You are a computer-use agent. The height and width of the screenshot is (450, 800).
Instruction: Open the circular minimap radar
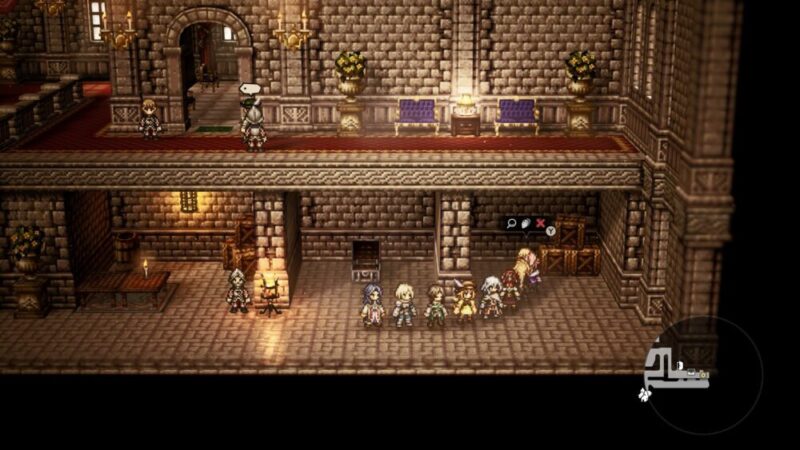tap(701, 374)
